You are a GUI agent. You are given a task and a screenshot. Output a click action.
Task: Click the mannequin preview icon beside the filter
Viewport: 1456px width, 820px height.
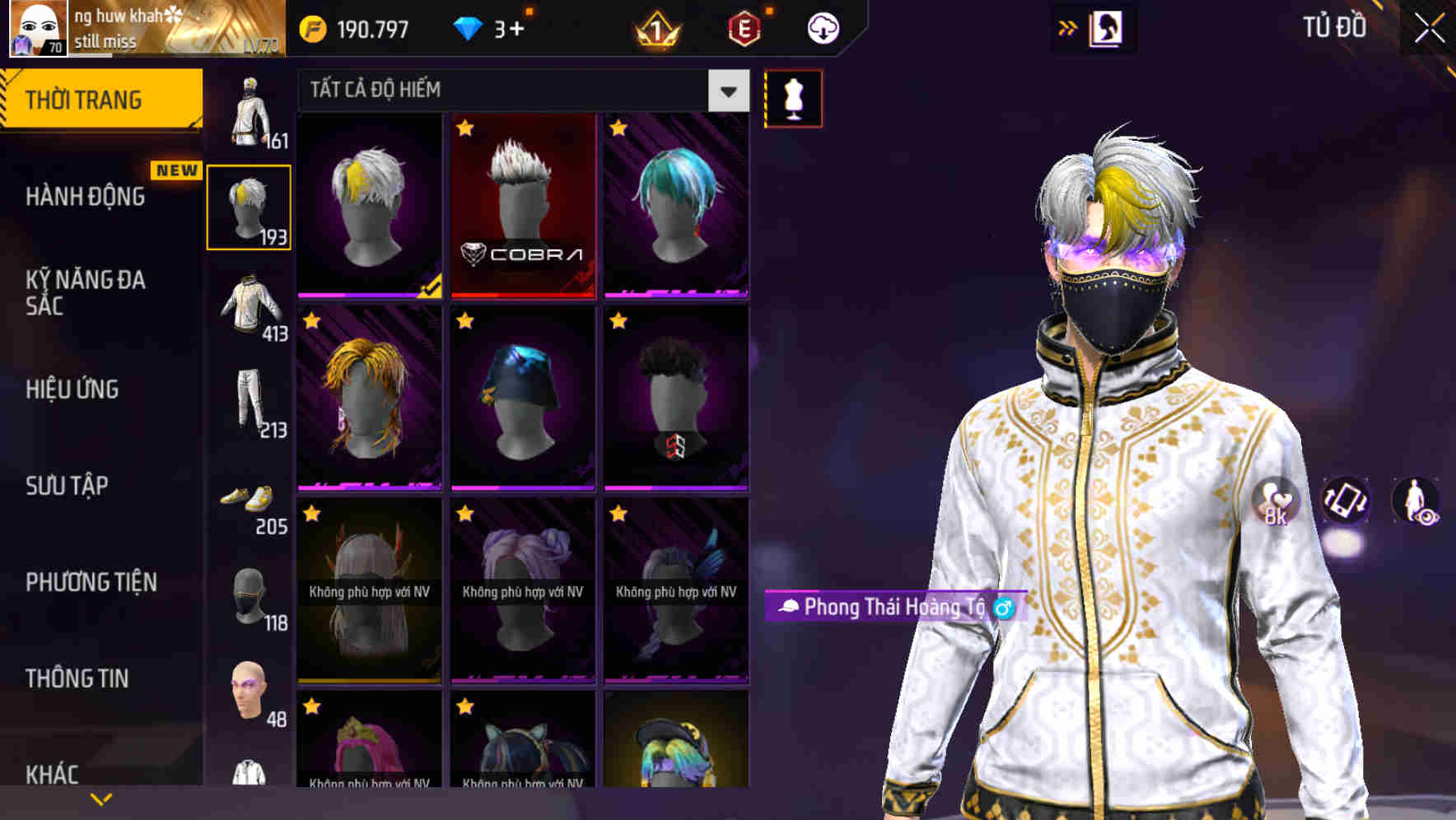793,98
